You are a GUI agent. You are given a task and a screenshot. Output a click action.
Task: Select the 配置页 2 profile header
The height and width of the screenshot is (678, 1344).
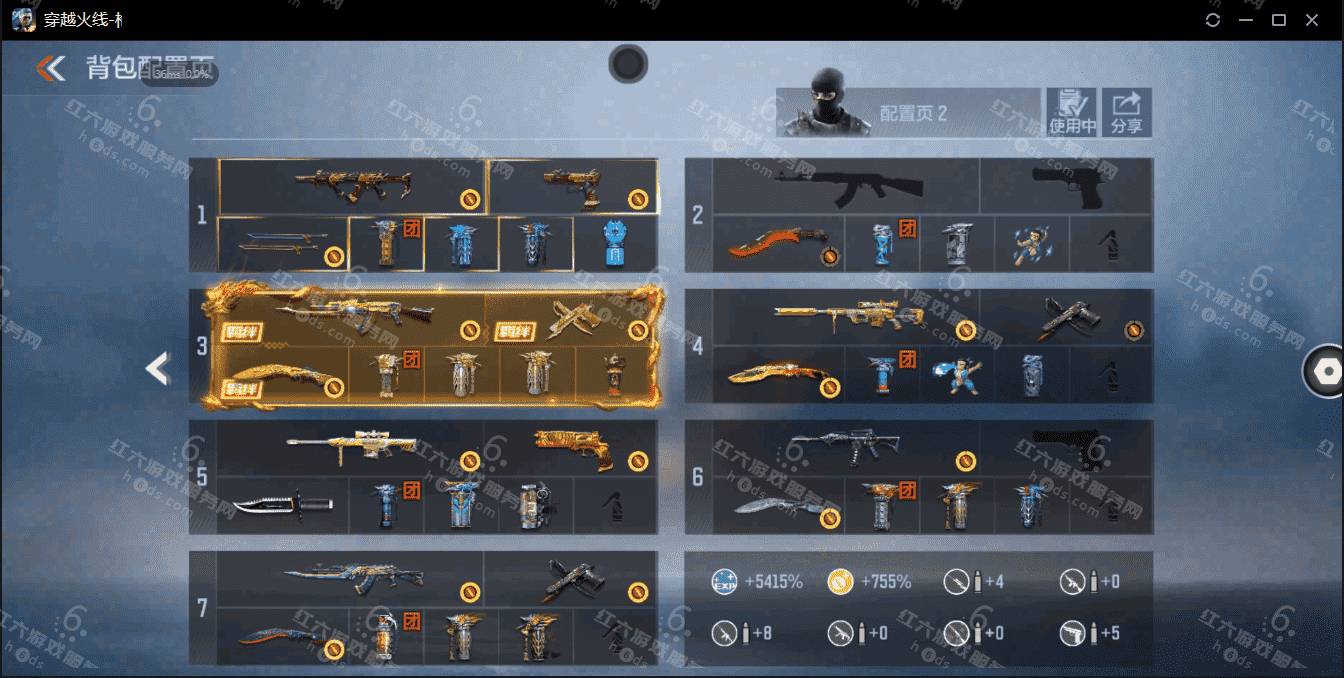pos(908,112)
